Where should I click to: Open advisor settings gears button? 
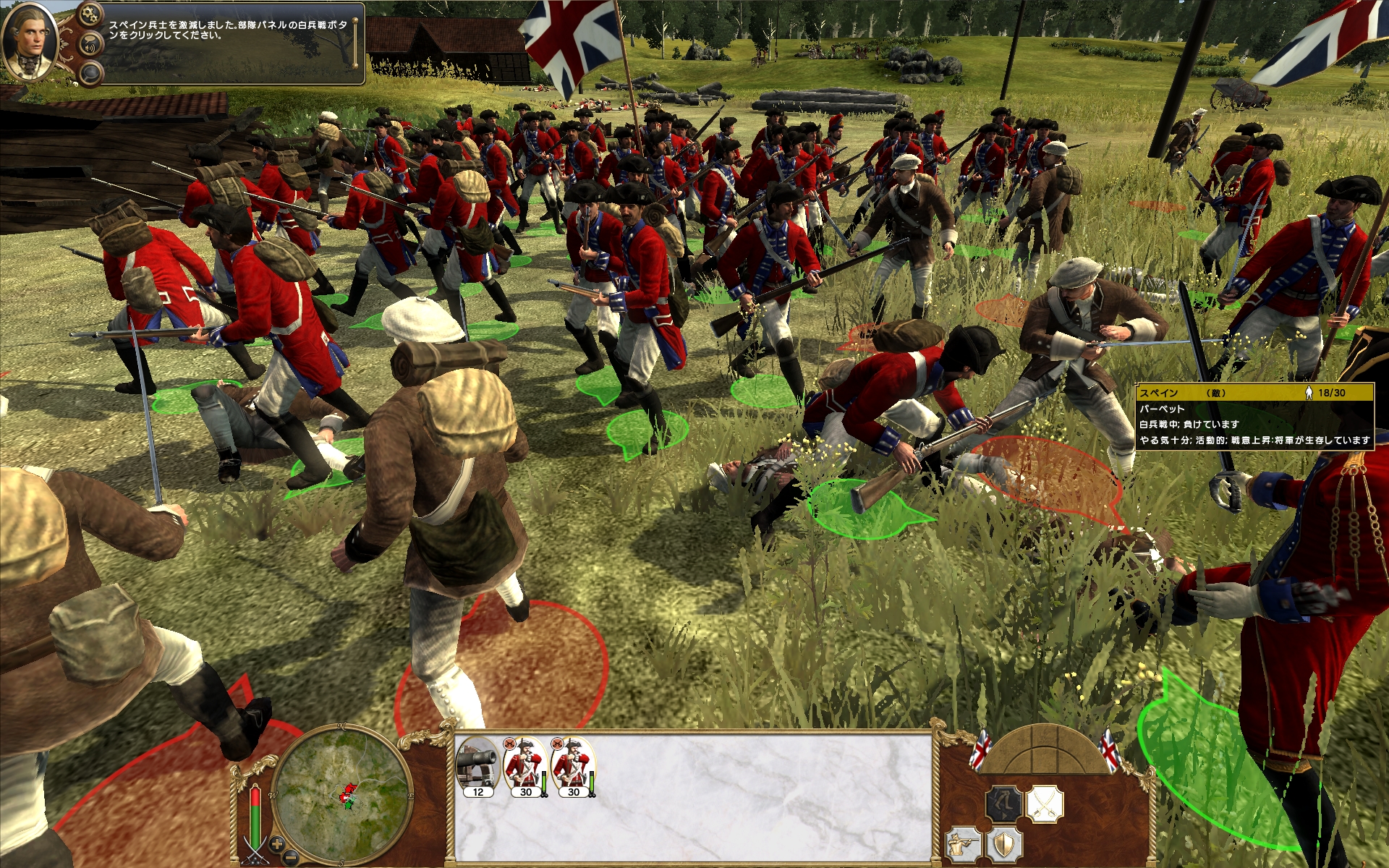click(x=90, y=14)
